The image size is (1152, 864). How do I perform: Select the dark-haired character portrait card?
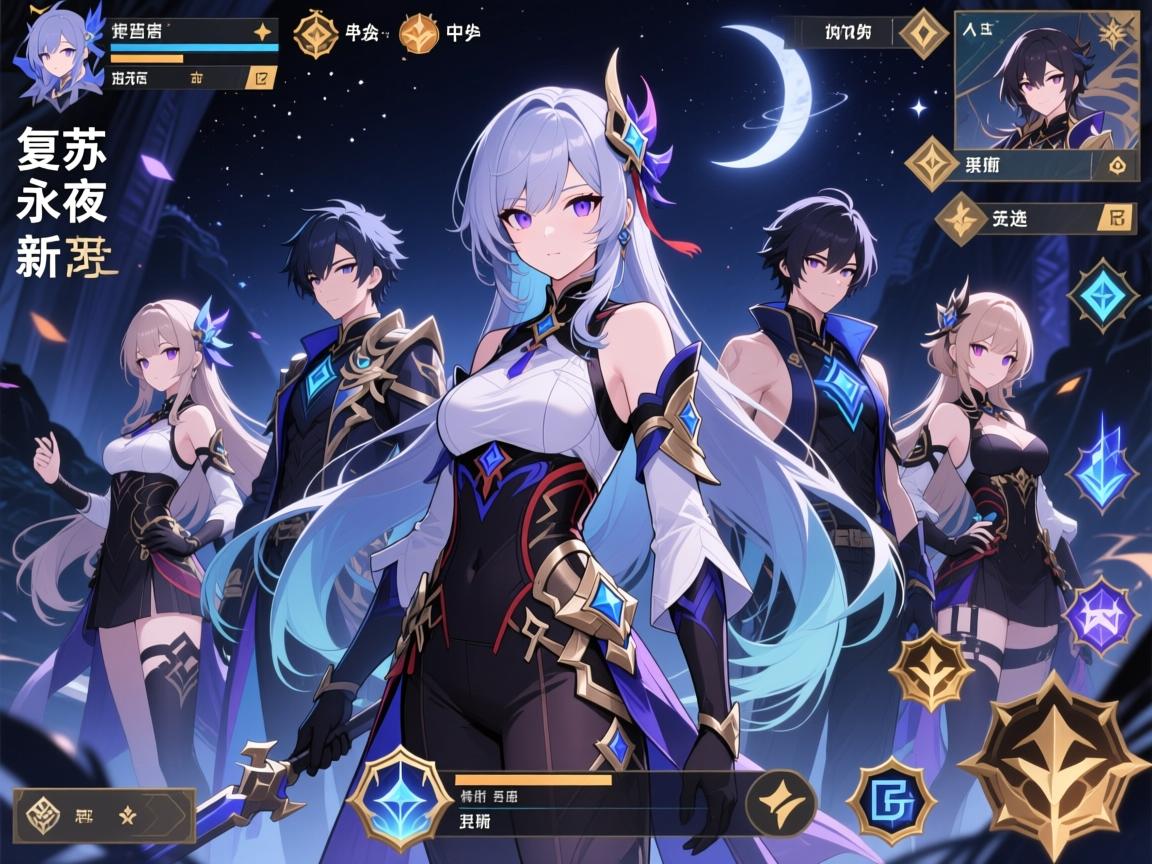point(1045,80)
